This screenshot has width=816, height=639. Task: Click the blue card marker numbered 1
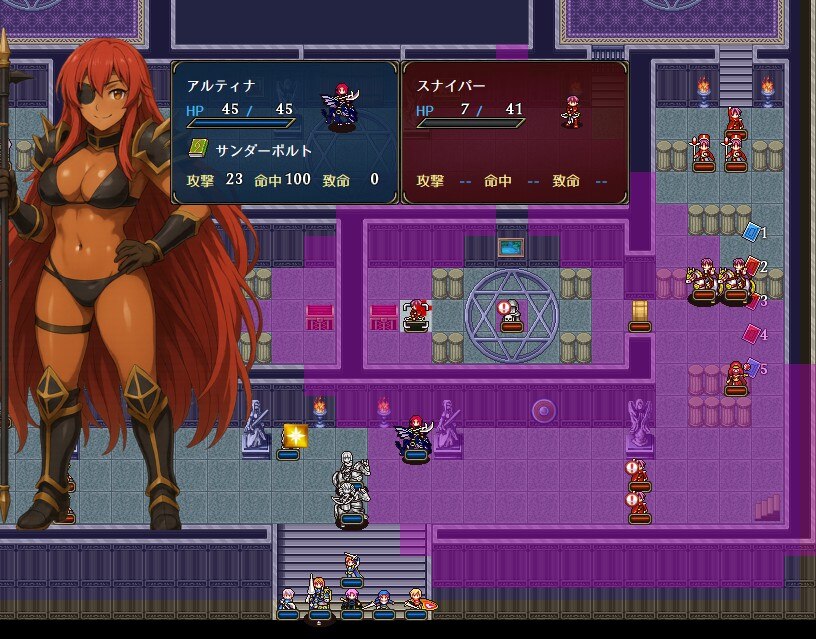tap(752, 232)
